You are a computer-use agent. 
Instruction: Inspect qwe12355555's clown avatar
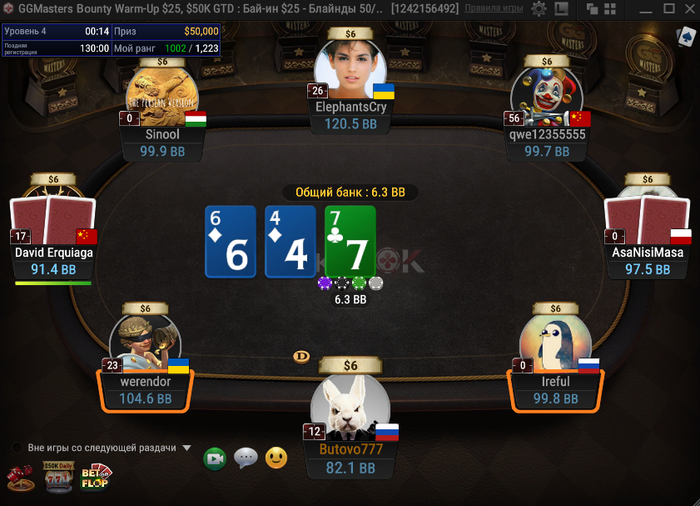pyautogui.click(x=546, y=96)
